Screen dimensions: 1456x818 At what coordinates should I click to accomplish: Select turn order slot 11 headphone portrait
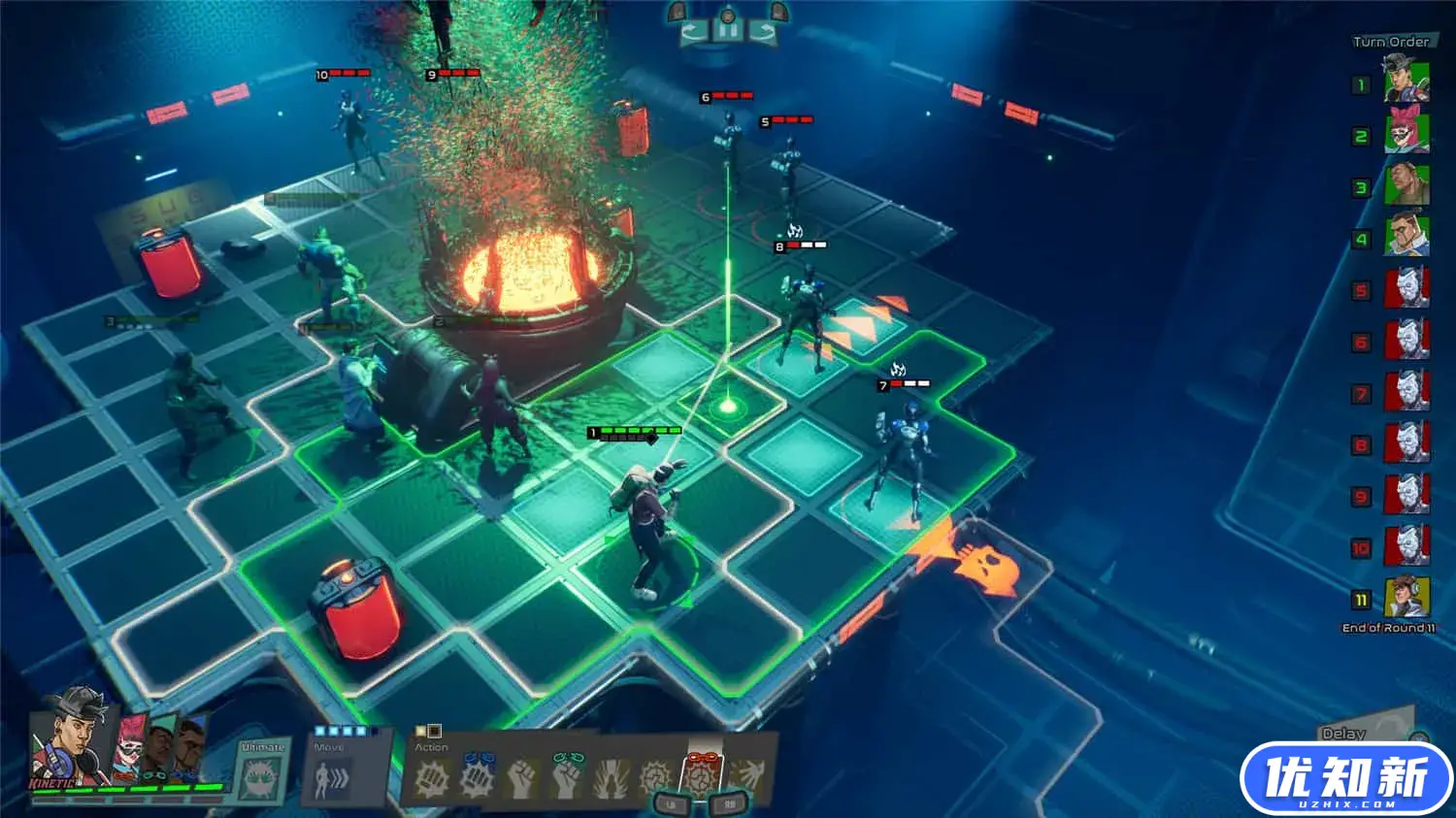(x=1406, y=598)
